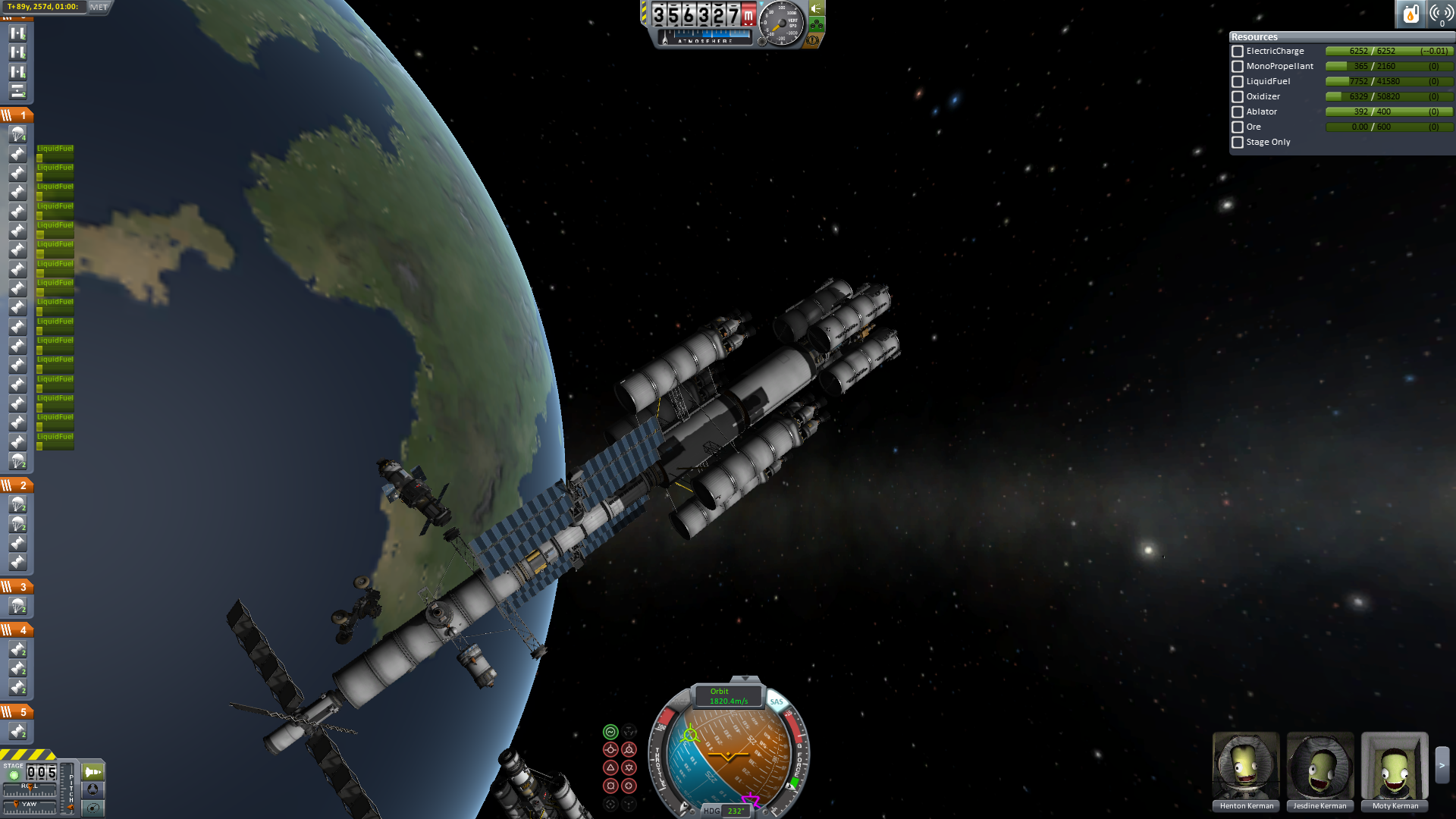
Task: Toggle the brakes button by altimeter
Action: click(x=813, y=40)
